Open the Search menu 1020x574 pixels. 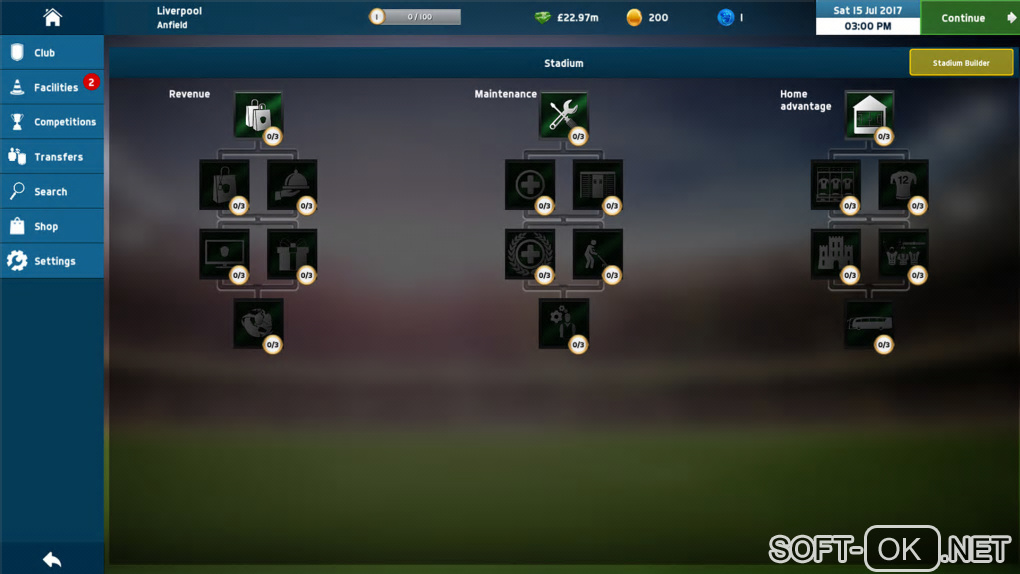[52, 192]
